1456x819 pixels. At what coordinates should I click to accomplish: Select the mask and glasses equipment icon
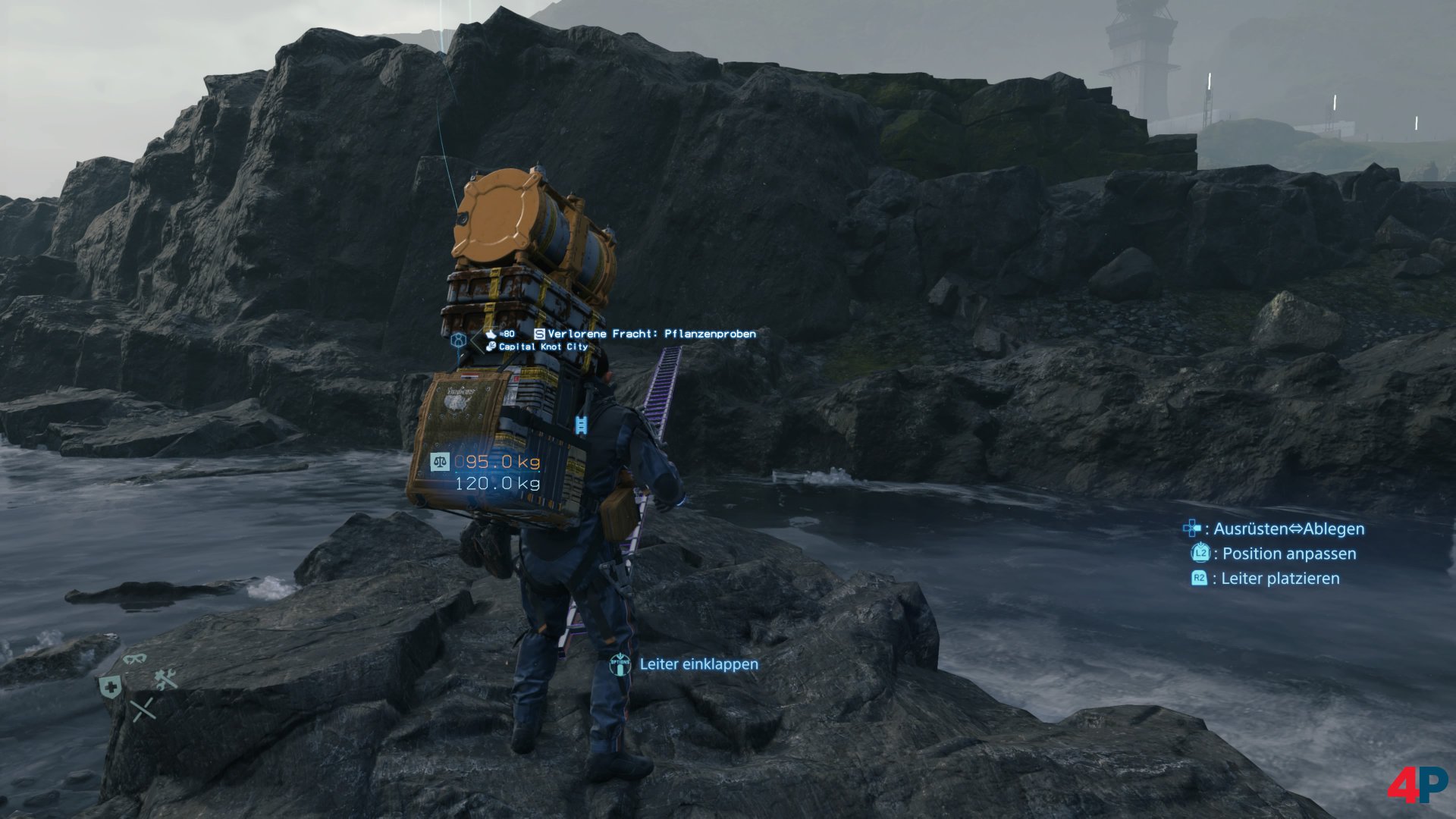coord(135,658)
